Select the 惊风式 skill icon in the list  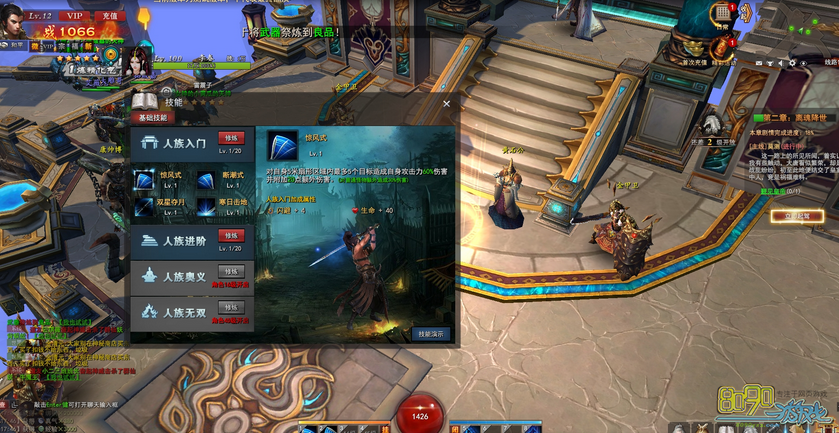pyautogui.click(x=144, y=180)
